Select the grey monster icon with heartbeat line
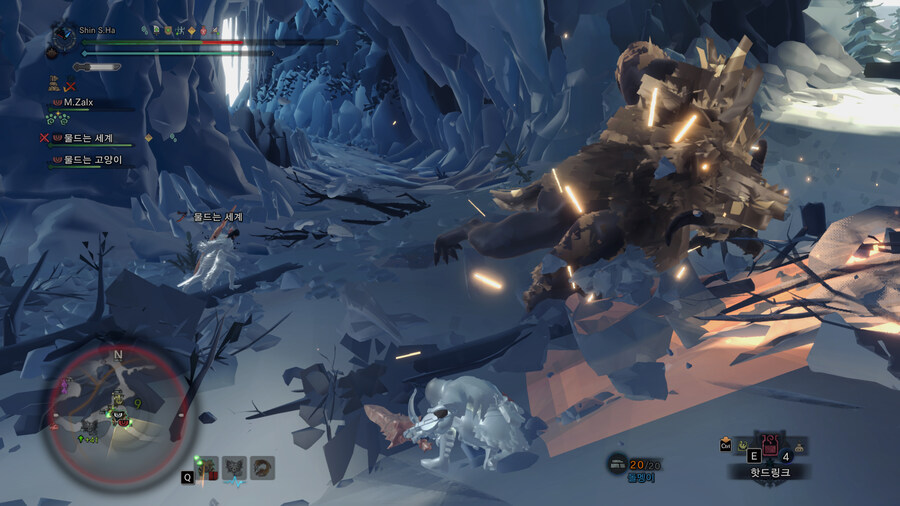 point(234,467)
